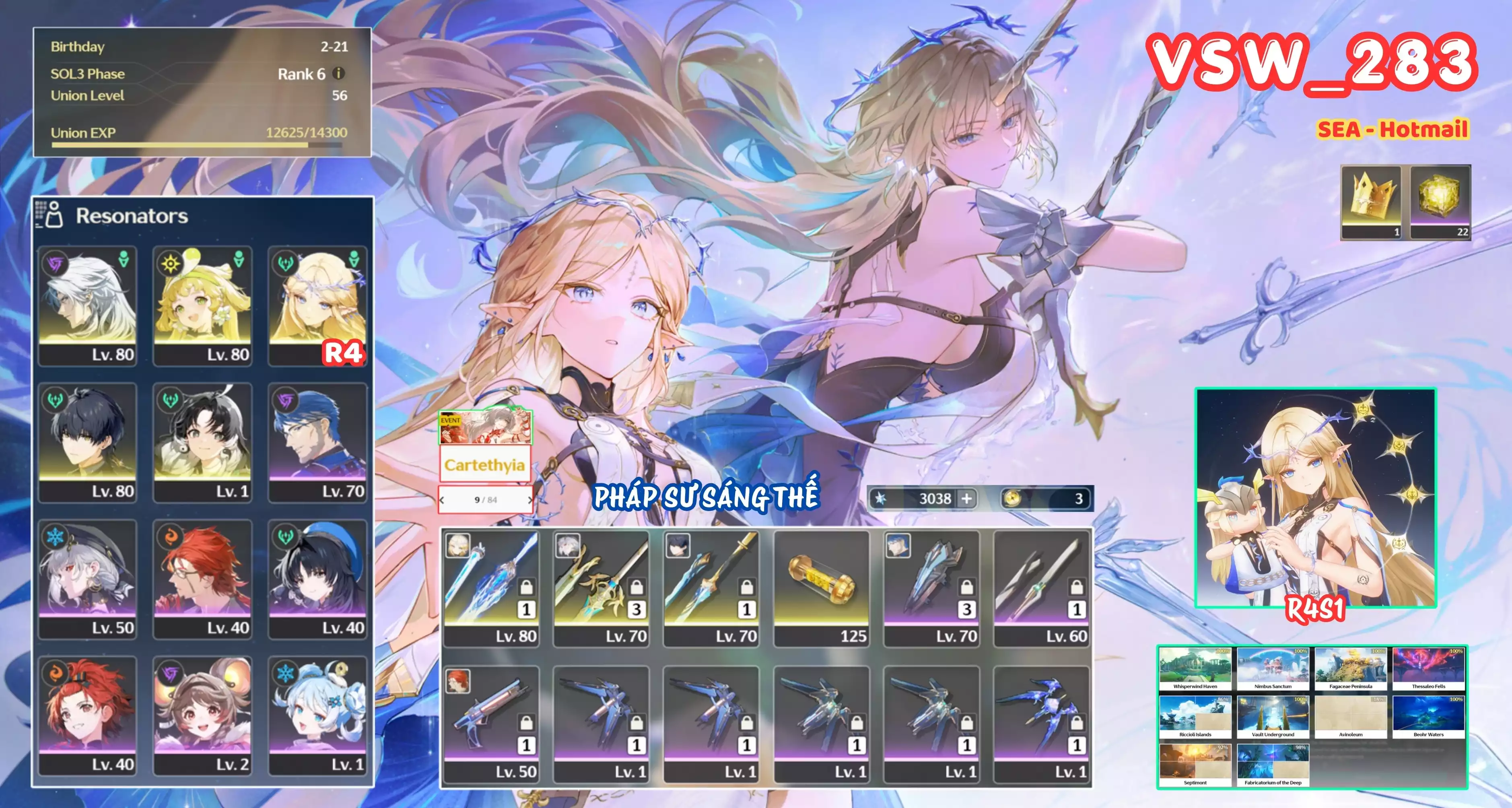Choose the Lv. 50 pistols weapon slot
Image resolution: width=1512 pixels, height=808 pixels.
point(491,724)
